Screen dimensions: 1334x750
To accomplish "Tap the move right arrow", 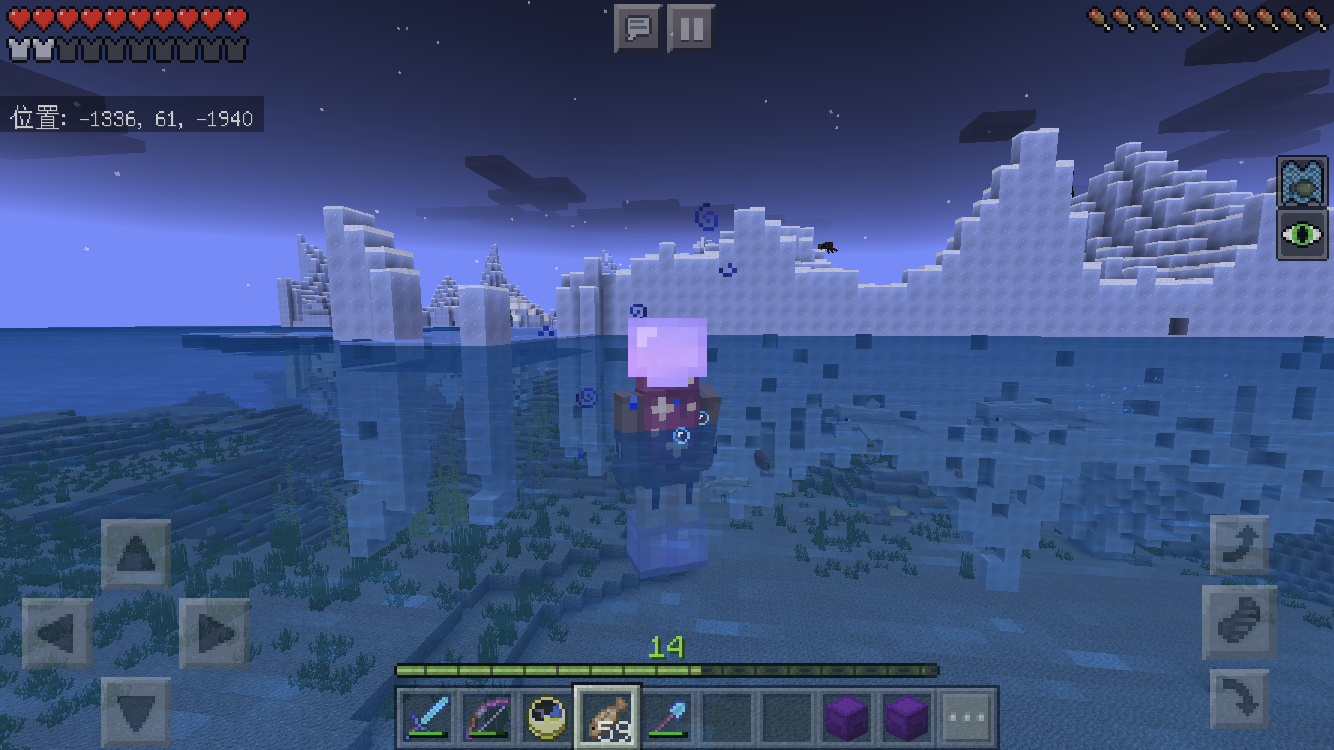I will [x=215, y=633].
